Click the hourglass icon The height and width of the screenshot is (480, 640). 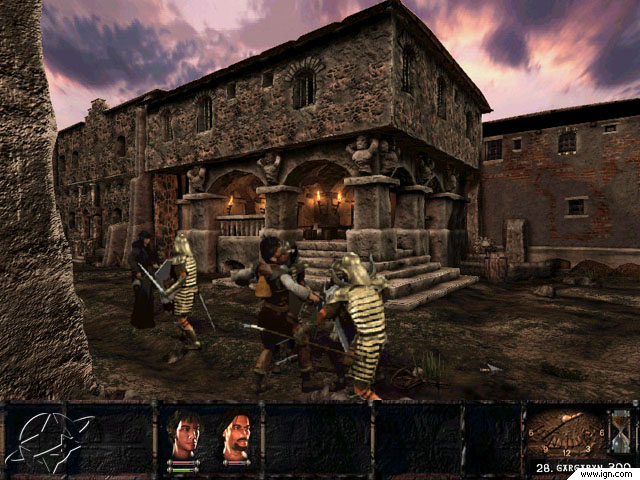pyautogui.click(x=619, y=432)
